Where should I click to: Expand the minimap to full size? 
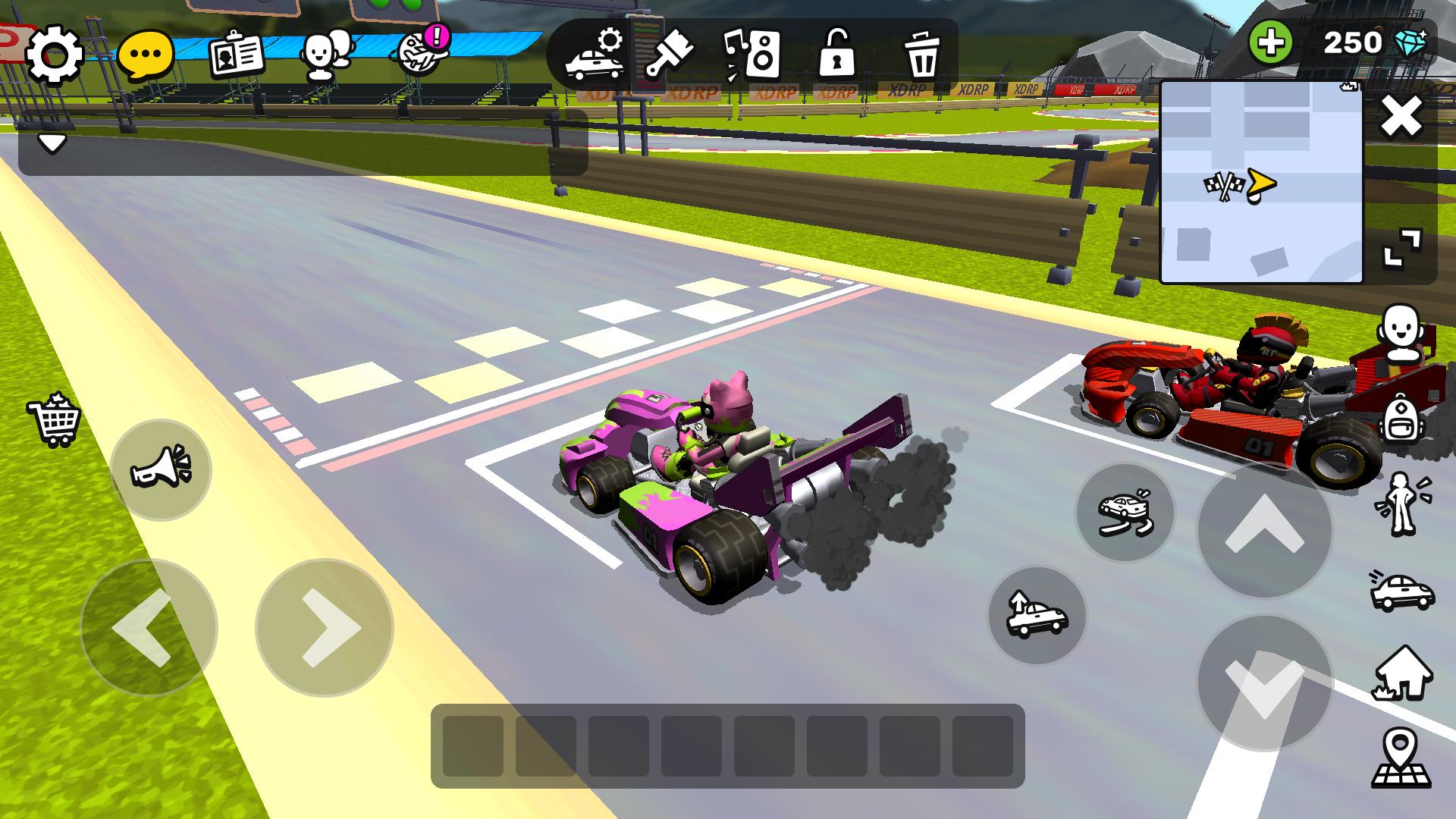1402,249
